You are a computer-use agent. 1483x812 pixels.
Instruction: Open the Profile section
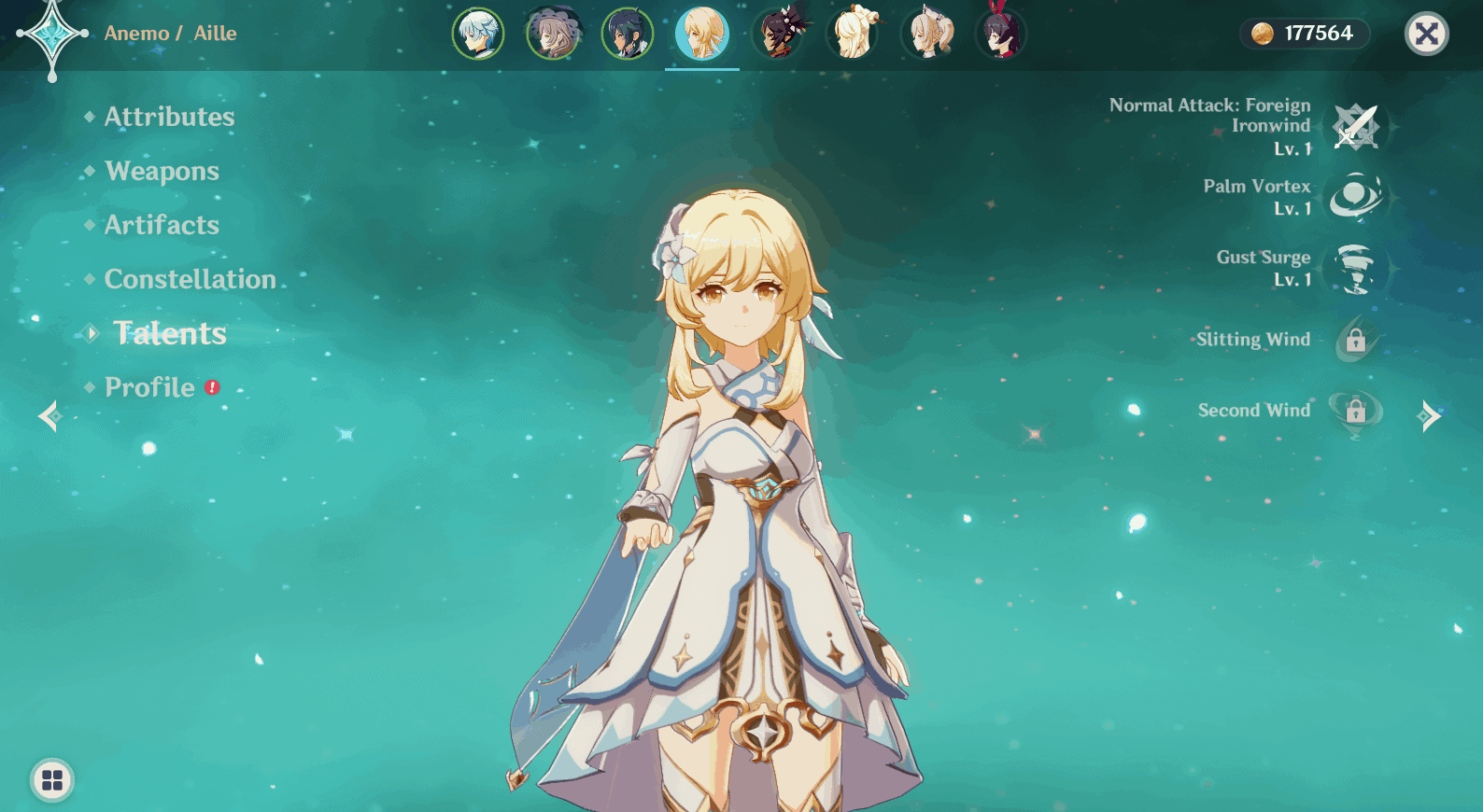click(149, 387)
